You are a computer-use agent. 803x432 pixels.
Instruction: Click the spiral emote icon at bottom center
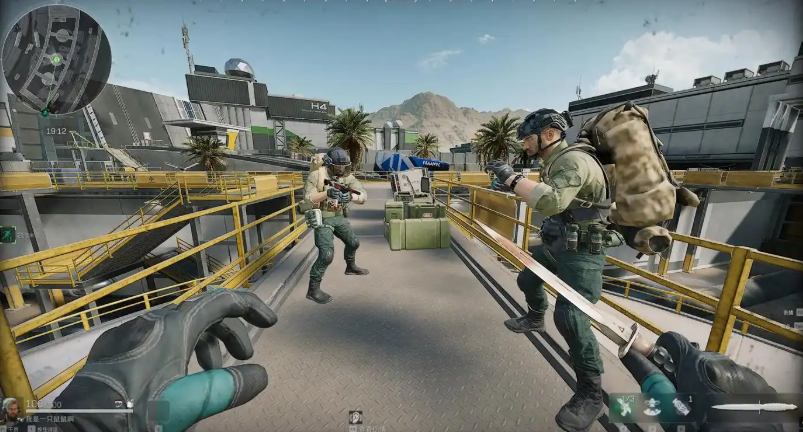[x=355, y=416]
